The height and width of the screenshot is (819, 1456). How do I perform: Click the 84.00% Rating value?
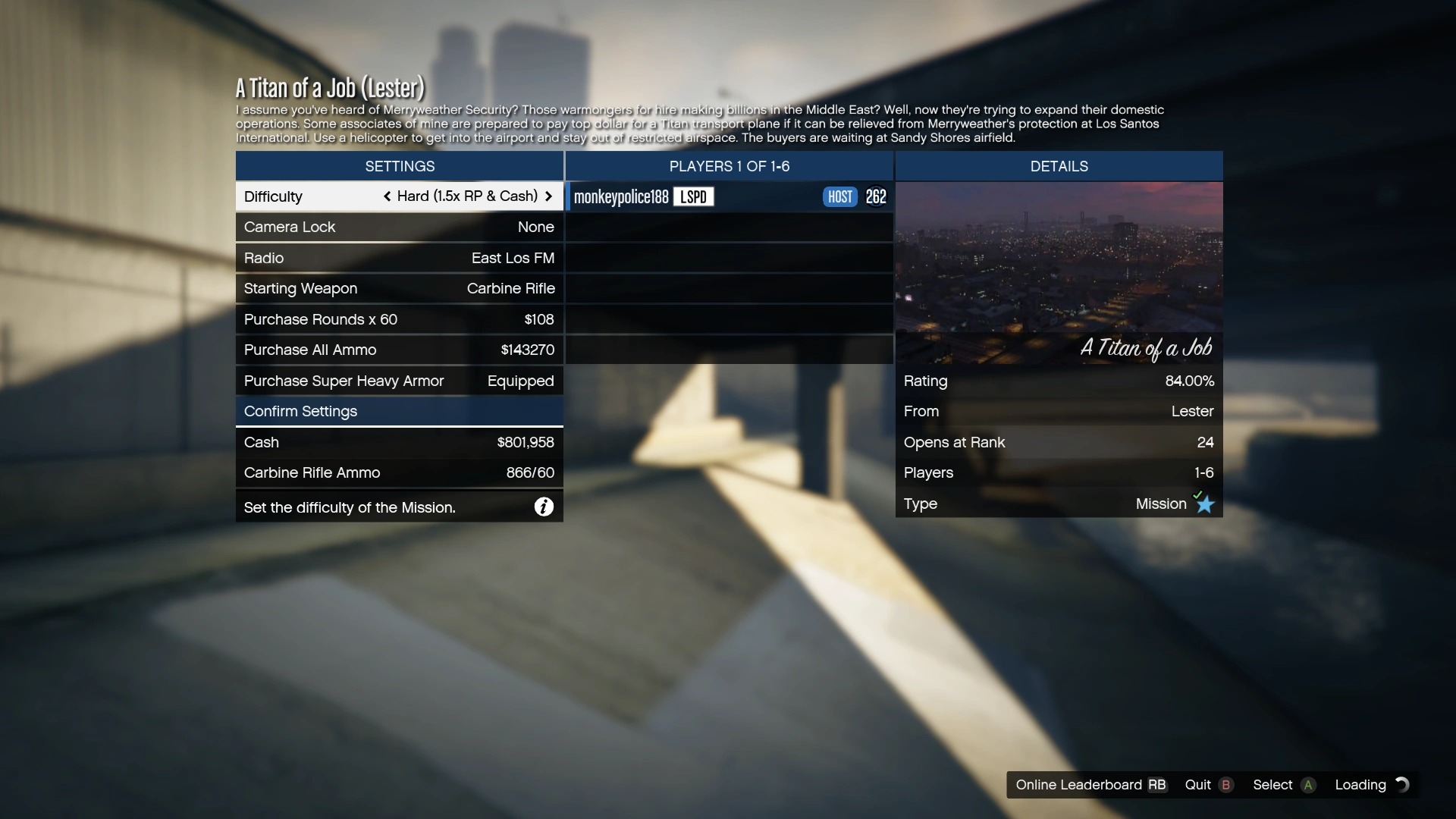[1189, 381]
